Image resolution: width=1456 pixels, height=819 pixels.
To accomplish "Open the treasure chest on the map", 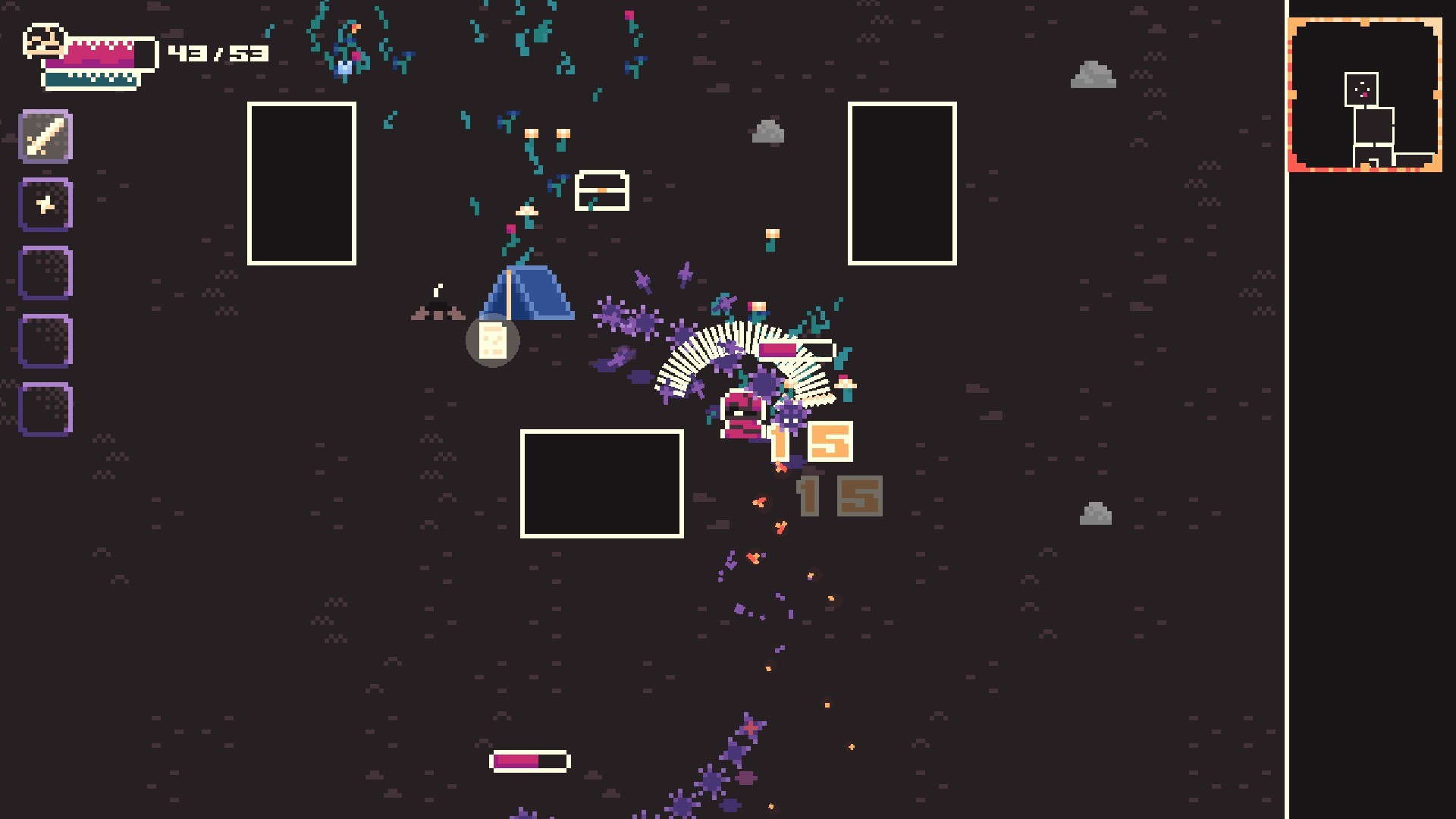I will pyautogui.click(x=601, y=188).
